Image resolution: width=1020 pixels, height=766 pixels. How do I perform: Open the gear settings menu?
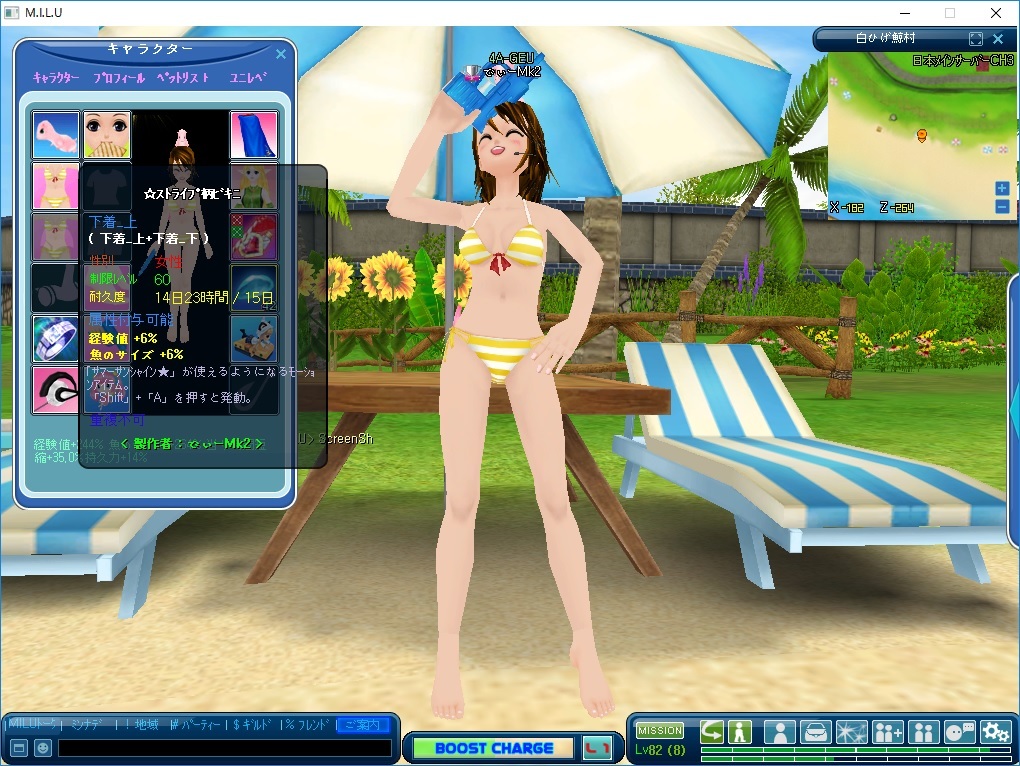[x=995, y=732]
